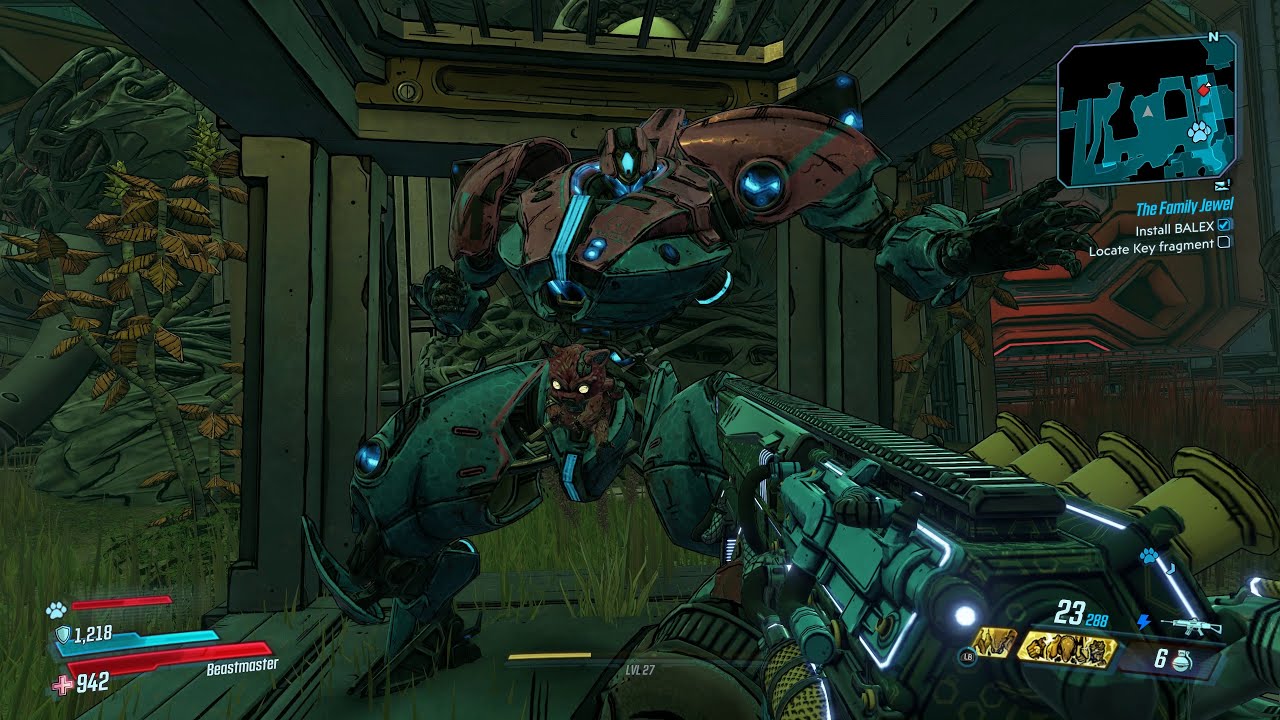Select the pet paw icon by health bars
The height and width of the screenshot is (720, 1280).
pyautogui.click(x=55, y=608)
